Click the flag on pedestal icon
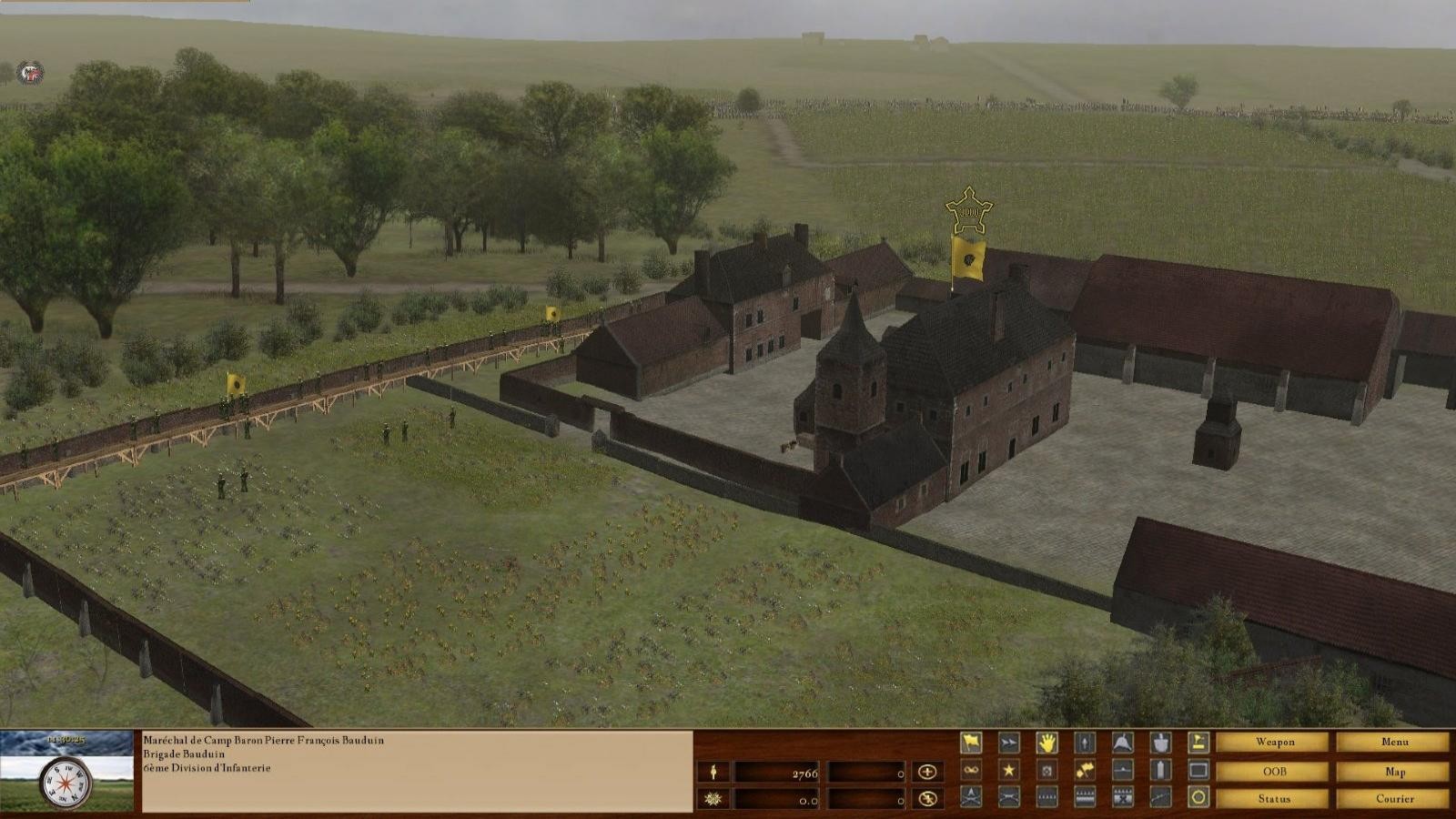Image resolution: width=1456 pixels, height=819 pixels. tap(1198, 743)
